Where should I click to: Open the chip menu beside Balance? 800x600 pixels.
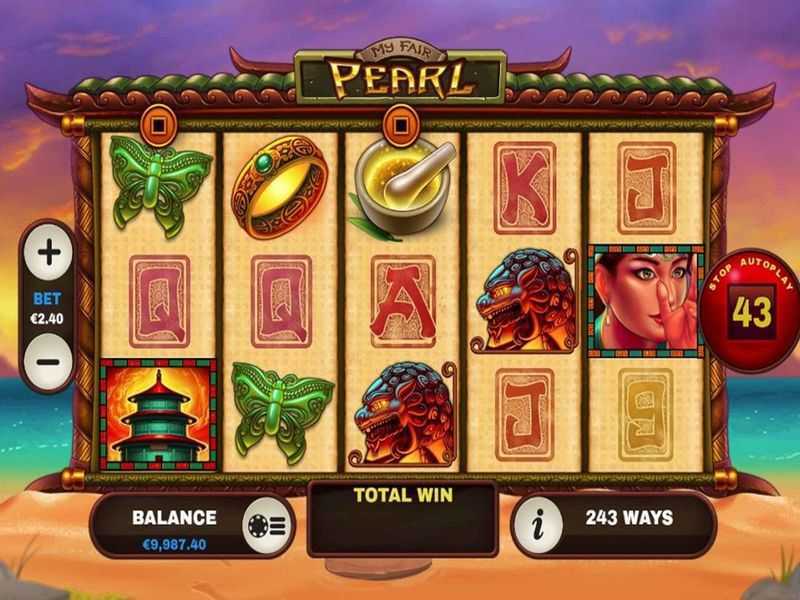(x=268, y=520)
